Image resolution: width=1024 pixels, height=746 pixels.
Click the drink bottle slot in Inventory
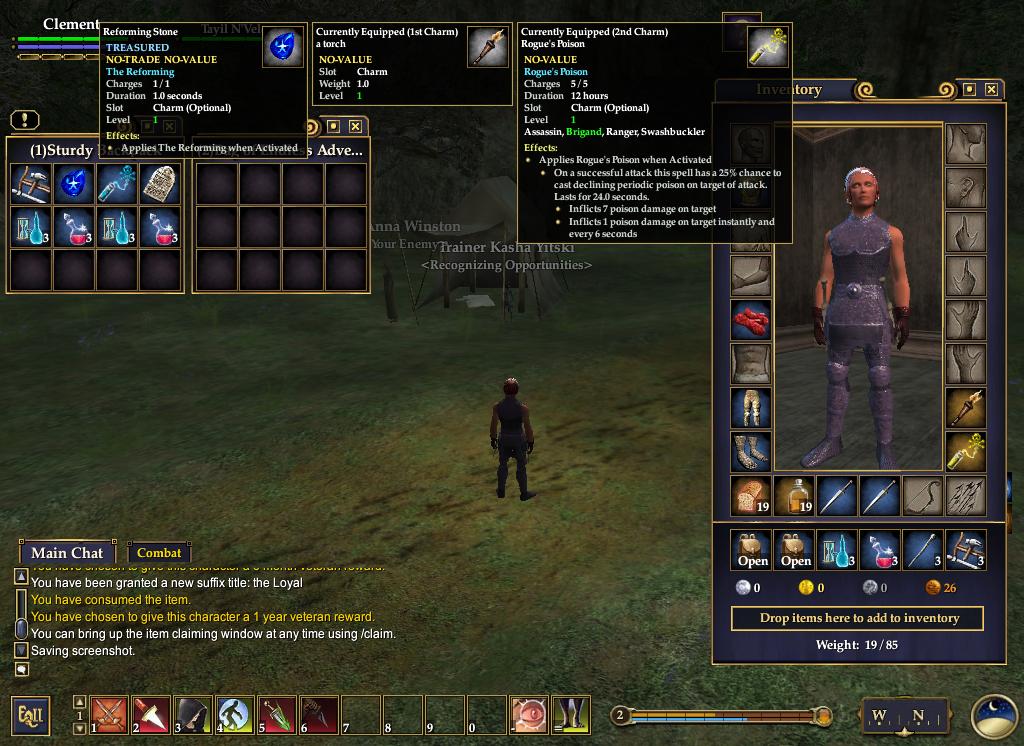794,496
